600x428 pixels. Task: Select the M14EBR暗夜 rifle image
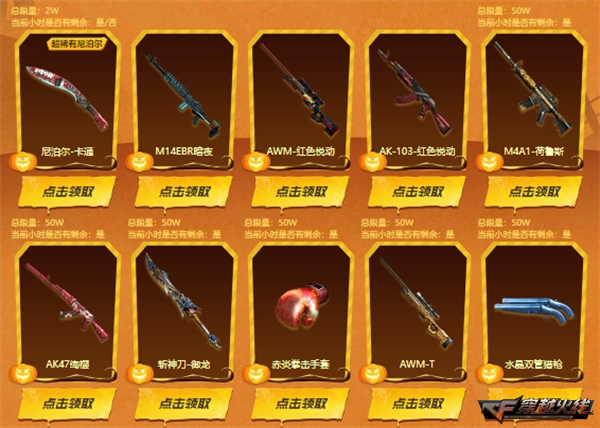pos(185,95)
